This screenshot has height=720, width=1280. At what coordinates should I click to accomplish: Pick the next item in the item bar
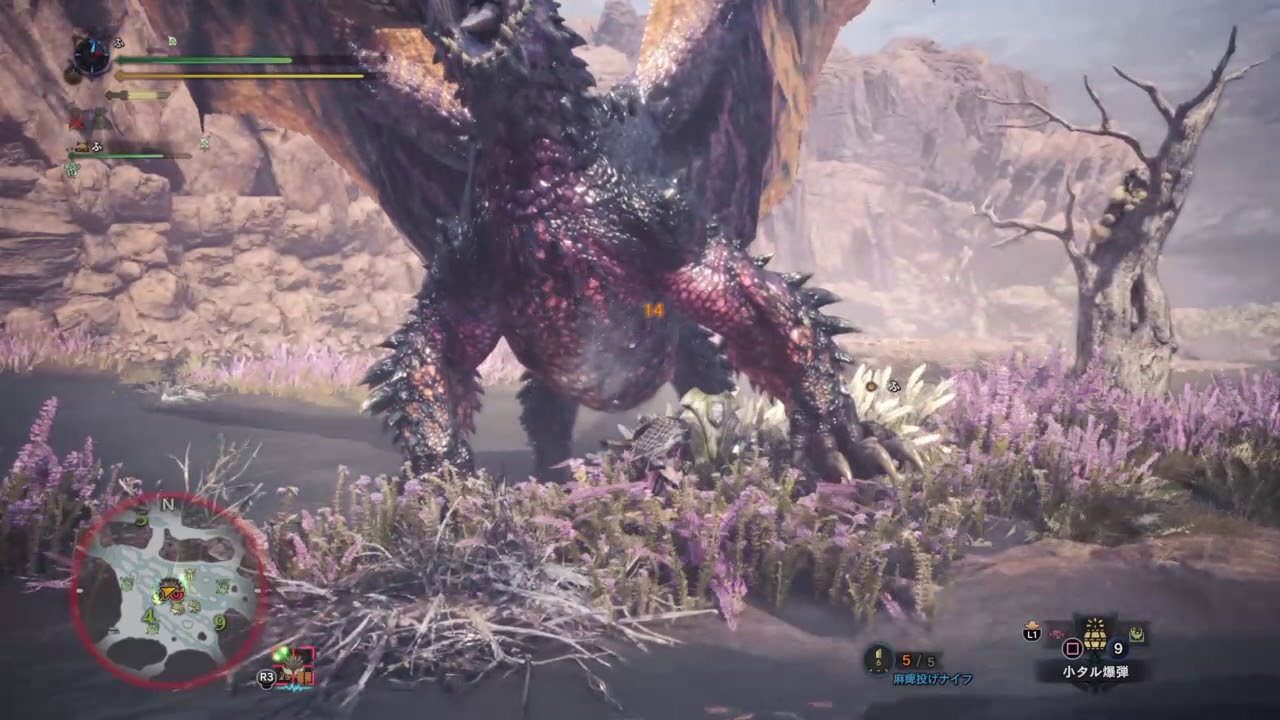click(1137, 632)
